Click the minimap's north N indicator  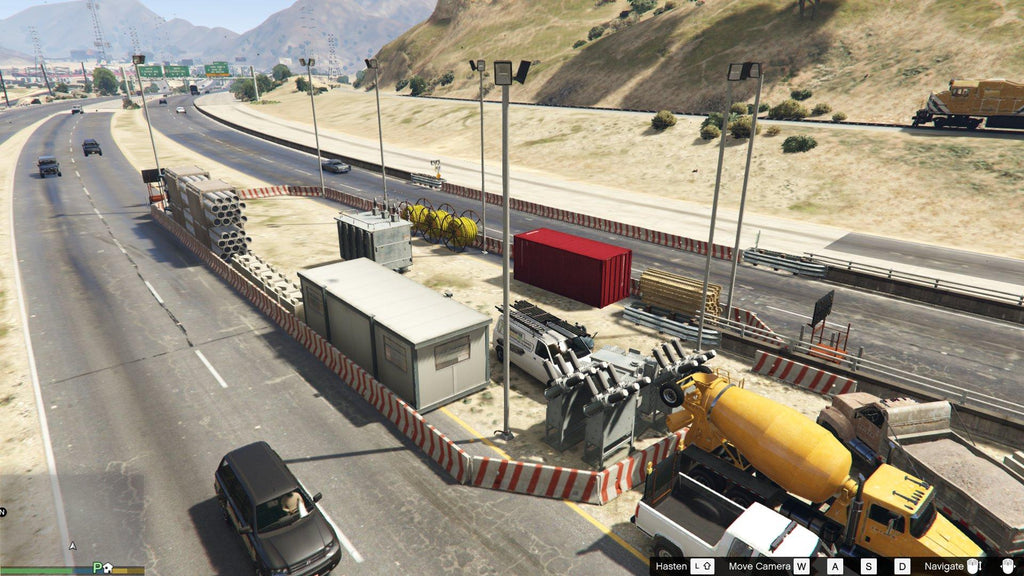[x=3, y=512]
